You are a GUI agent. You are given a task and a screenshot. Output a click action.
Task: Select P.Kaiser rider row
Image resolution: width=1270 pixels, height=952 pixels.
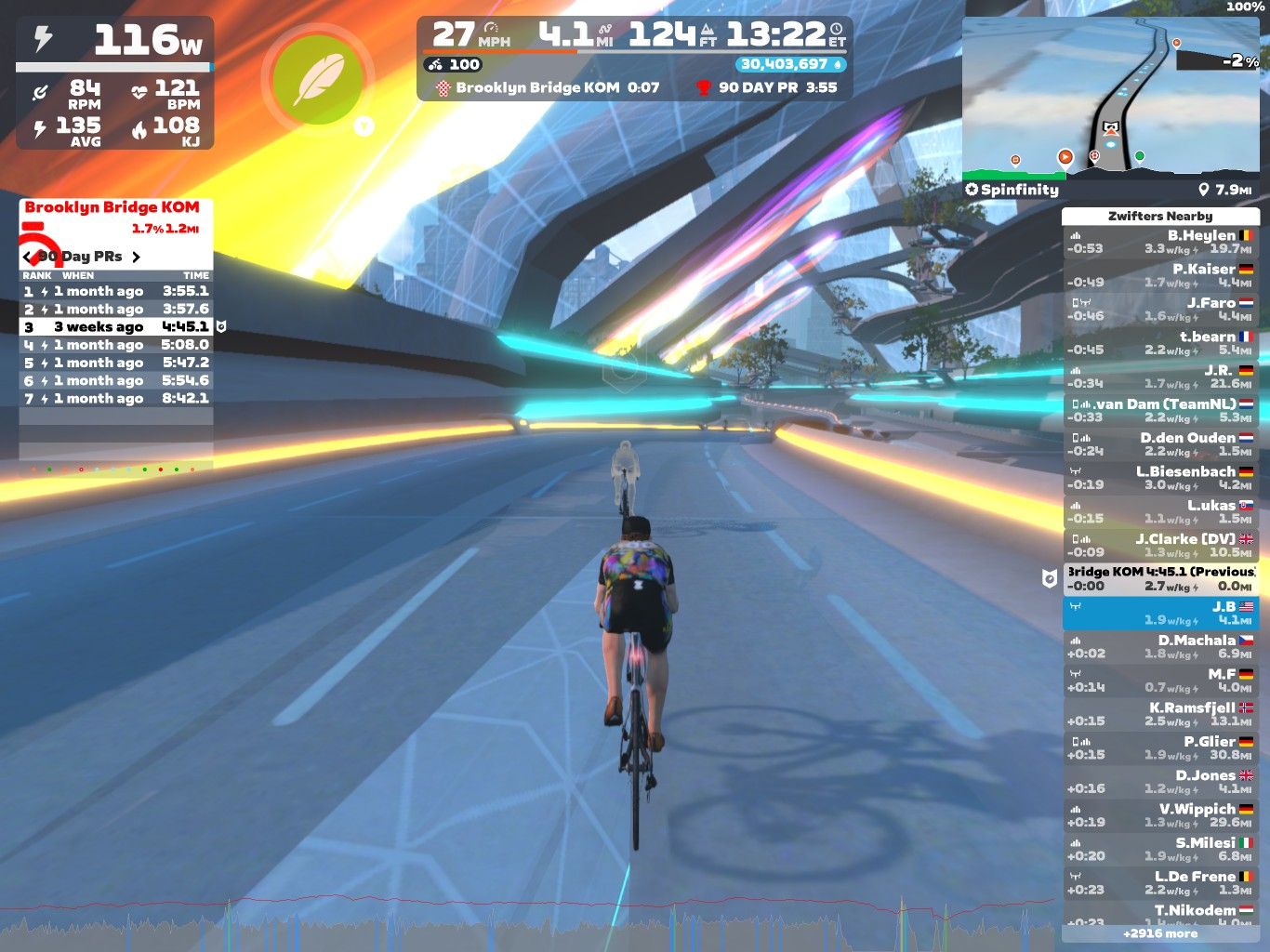coord(1160,275)
